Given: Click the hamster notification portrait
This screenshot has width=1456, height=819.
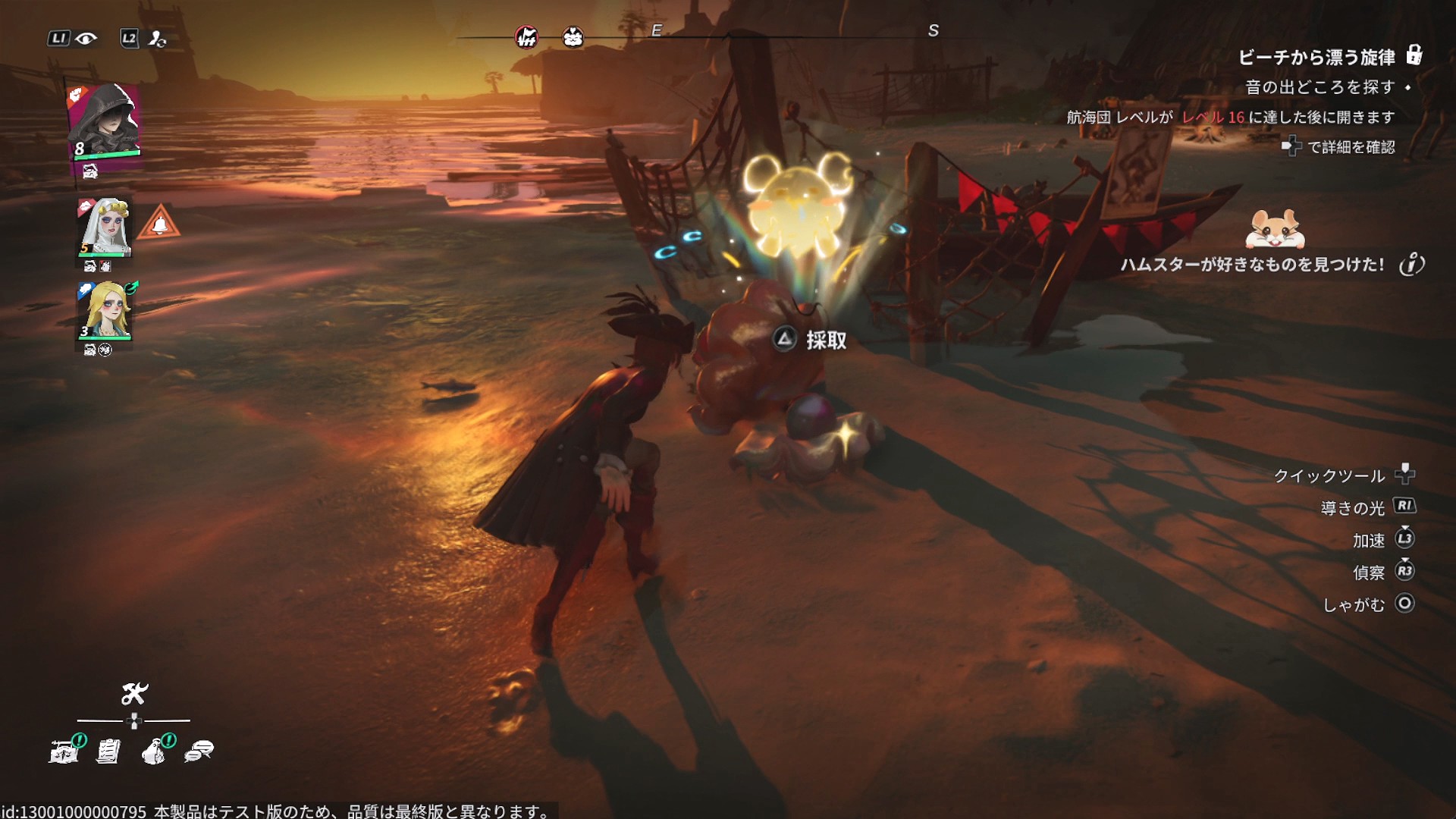Looking at the screenshot, I should point(1275,230).
